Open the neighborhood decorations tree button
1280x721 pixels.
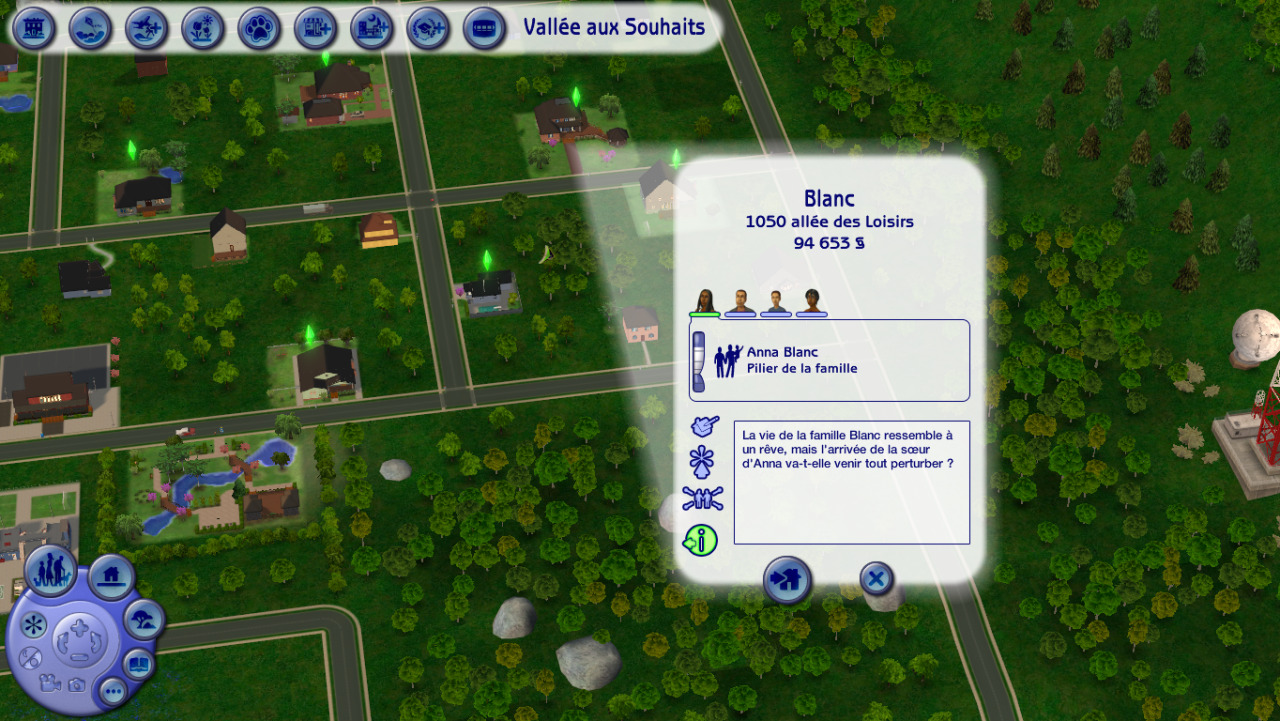tap(144, 620)
